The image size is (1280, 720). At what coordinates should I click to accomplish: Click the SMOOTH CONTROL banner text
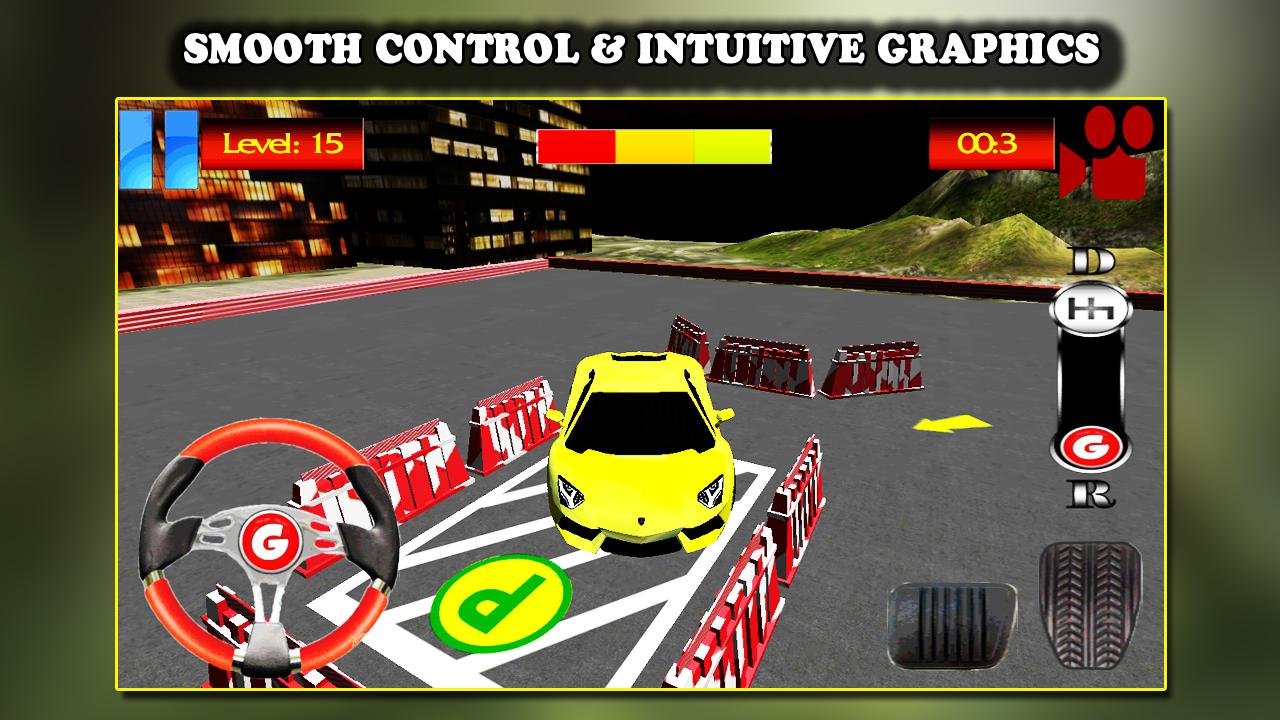click(x=640, y=44)
